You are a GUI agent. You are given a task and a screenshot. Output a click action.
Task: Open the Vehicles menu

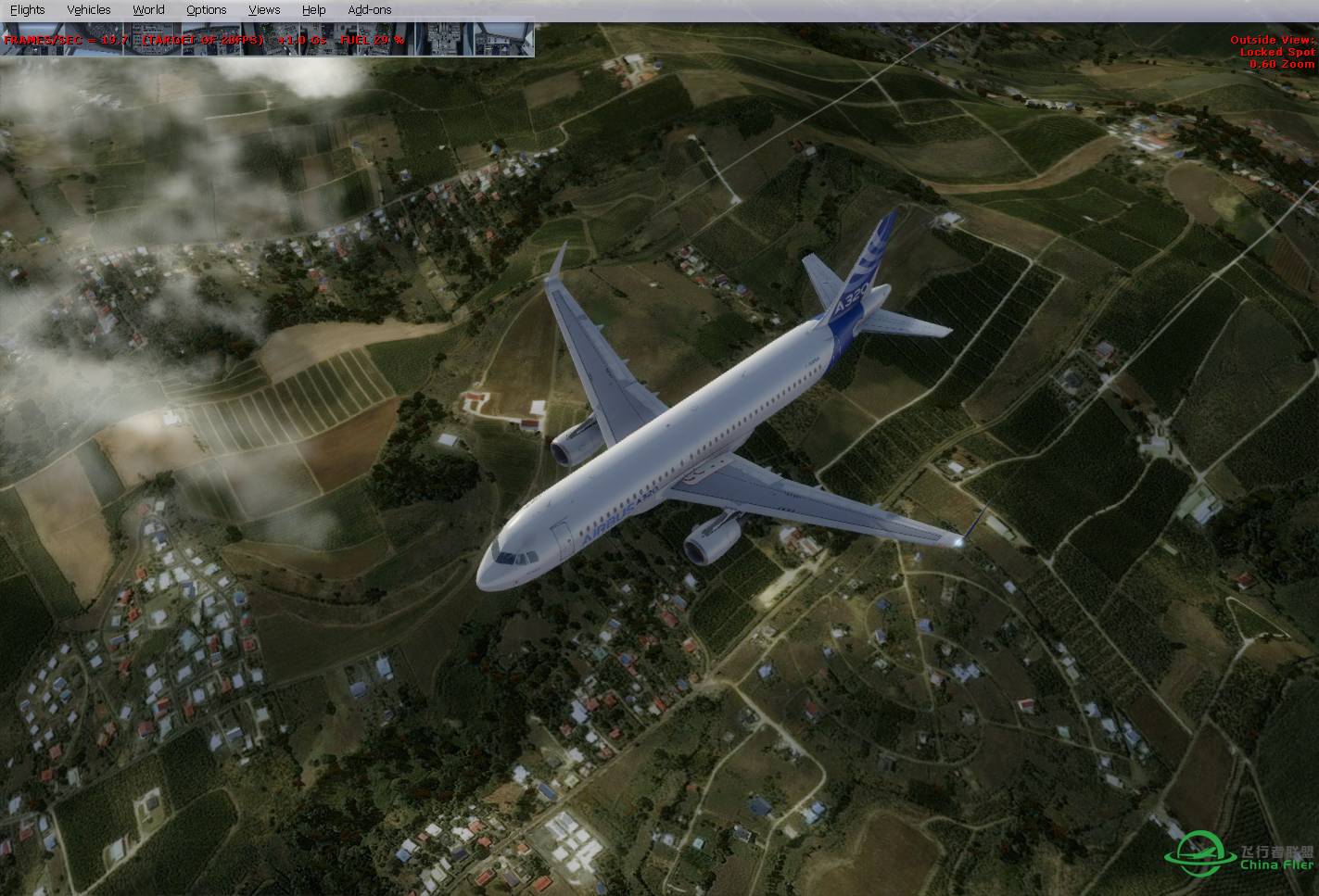[x=89, y=9]
